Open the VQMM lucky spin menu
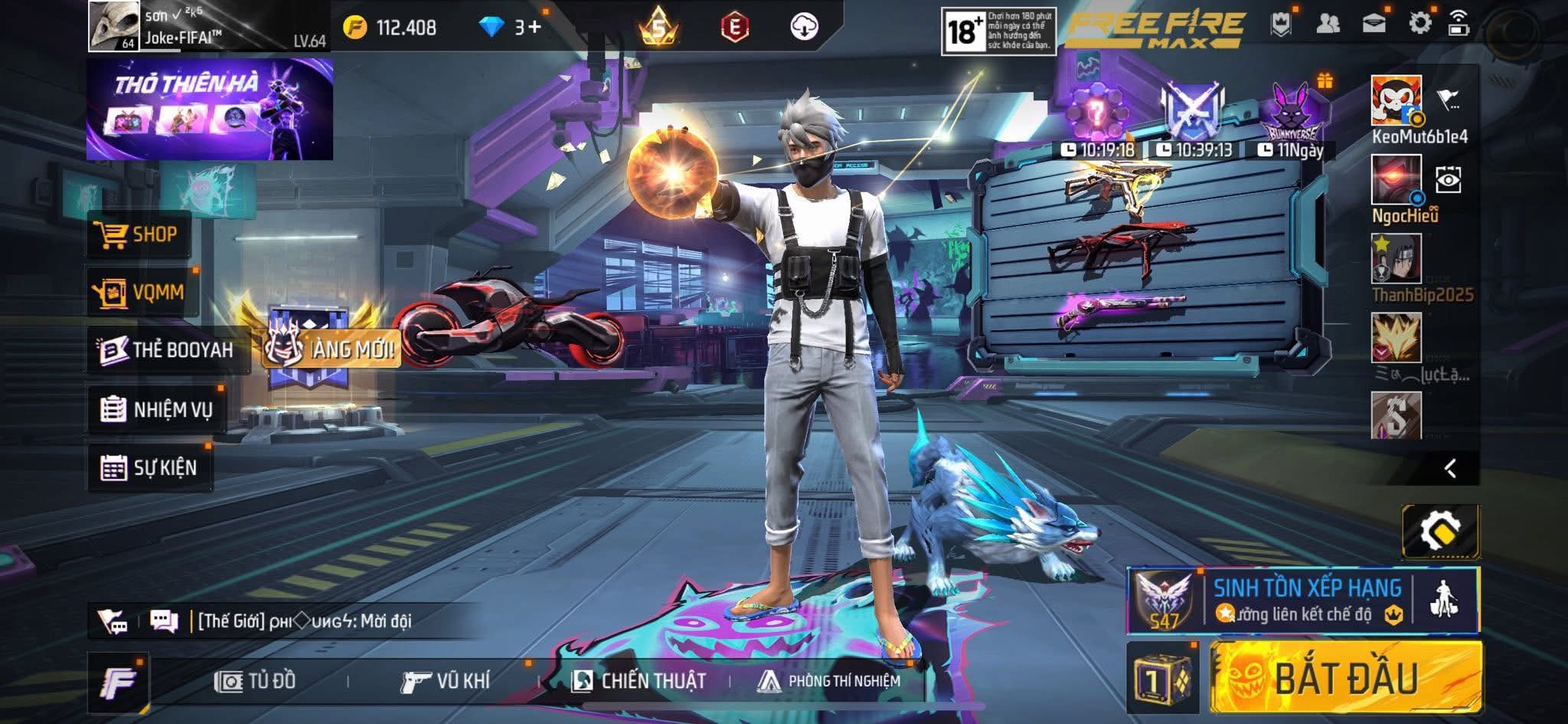The height and width of the screenshot is (724, 1568). coord(142,292)
